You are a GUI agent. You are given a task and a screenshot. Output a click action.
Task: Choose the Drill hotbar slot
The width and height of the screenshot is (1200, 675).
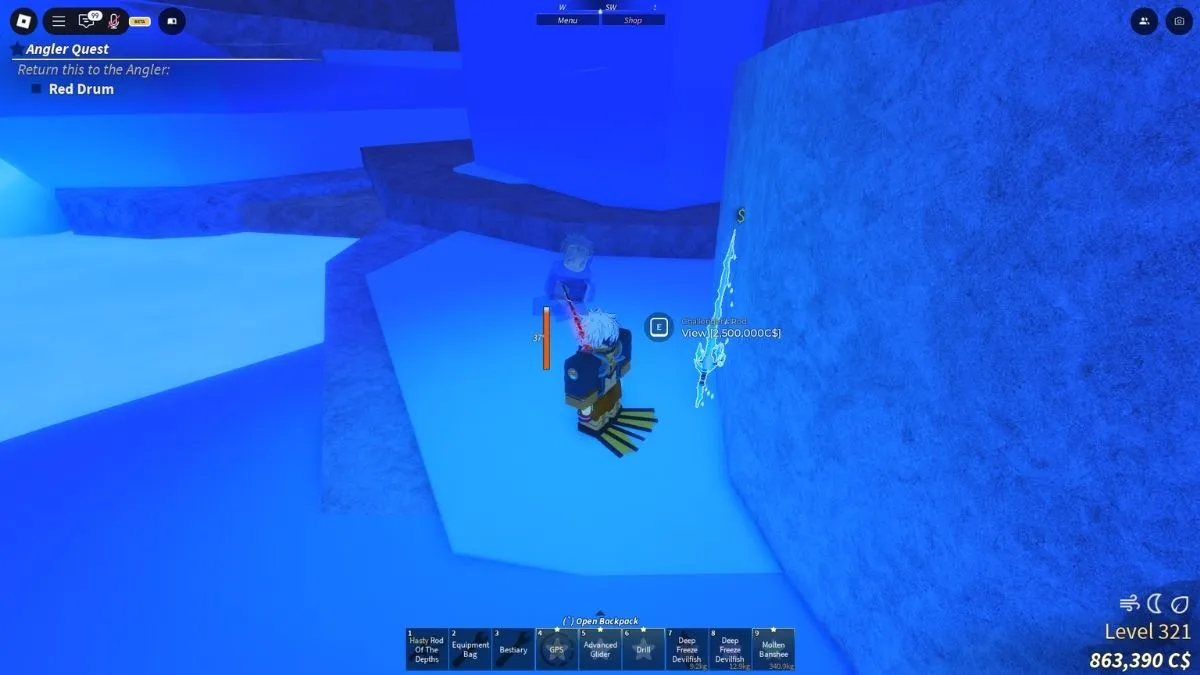[x=643, y=649]
